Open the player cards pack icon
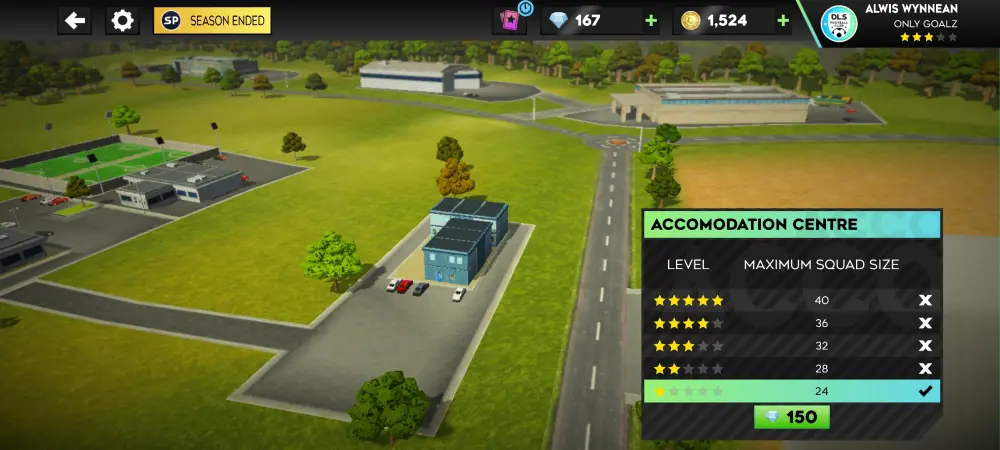Screen dimensions: 1000x450 click(509, 20)
